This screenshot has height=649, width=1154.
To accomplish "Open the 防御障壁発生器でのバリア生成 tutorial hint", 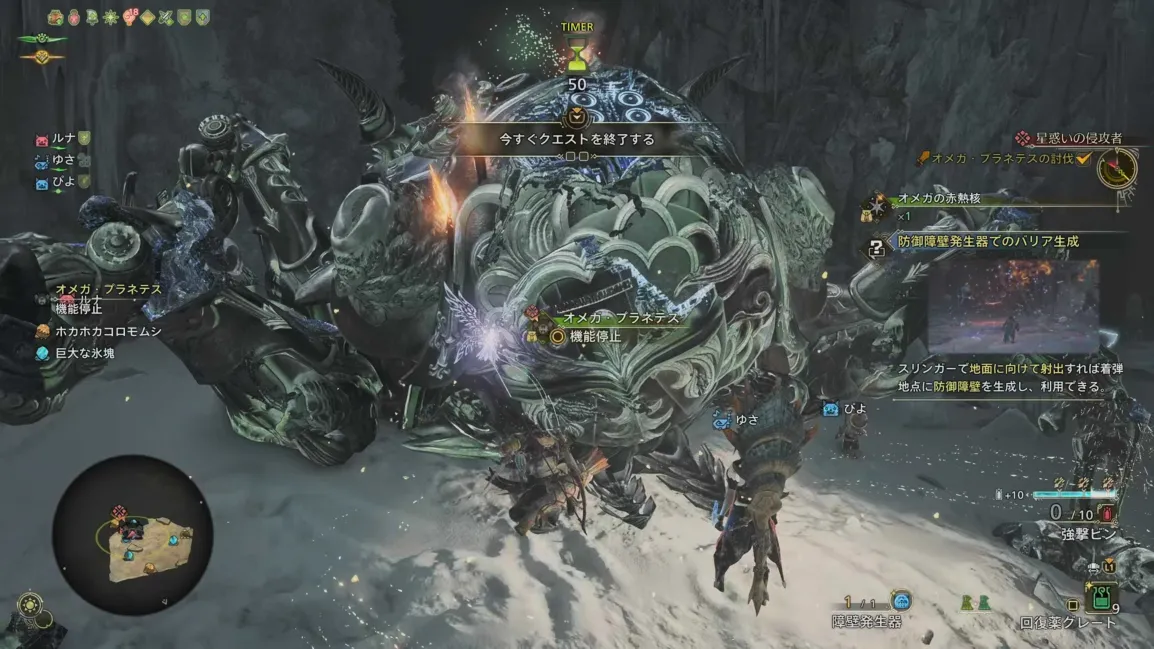I will click(x=987, y=242).
